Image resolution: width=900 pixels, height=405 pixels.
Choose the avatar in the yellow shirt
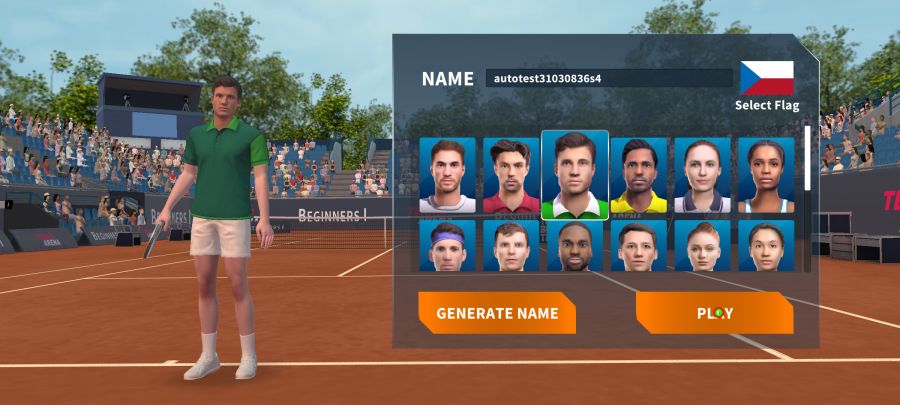tap(639, 176)
